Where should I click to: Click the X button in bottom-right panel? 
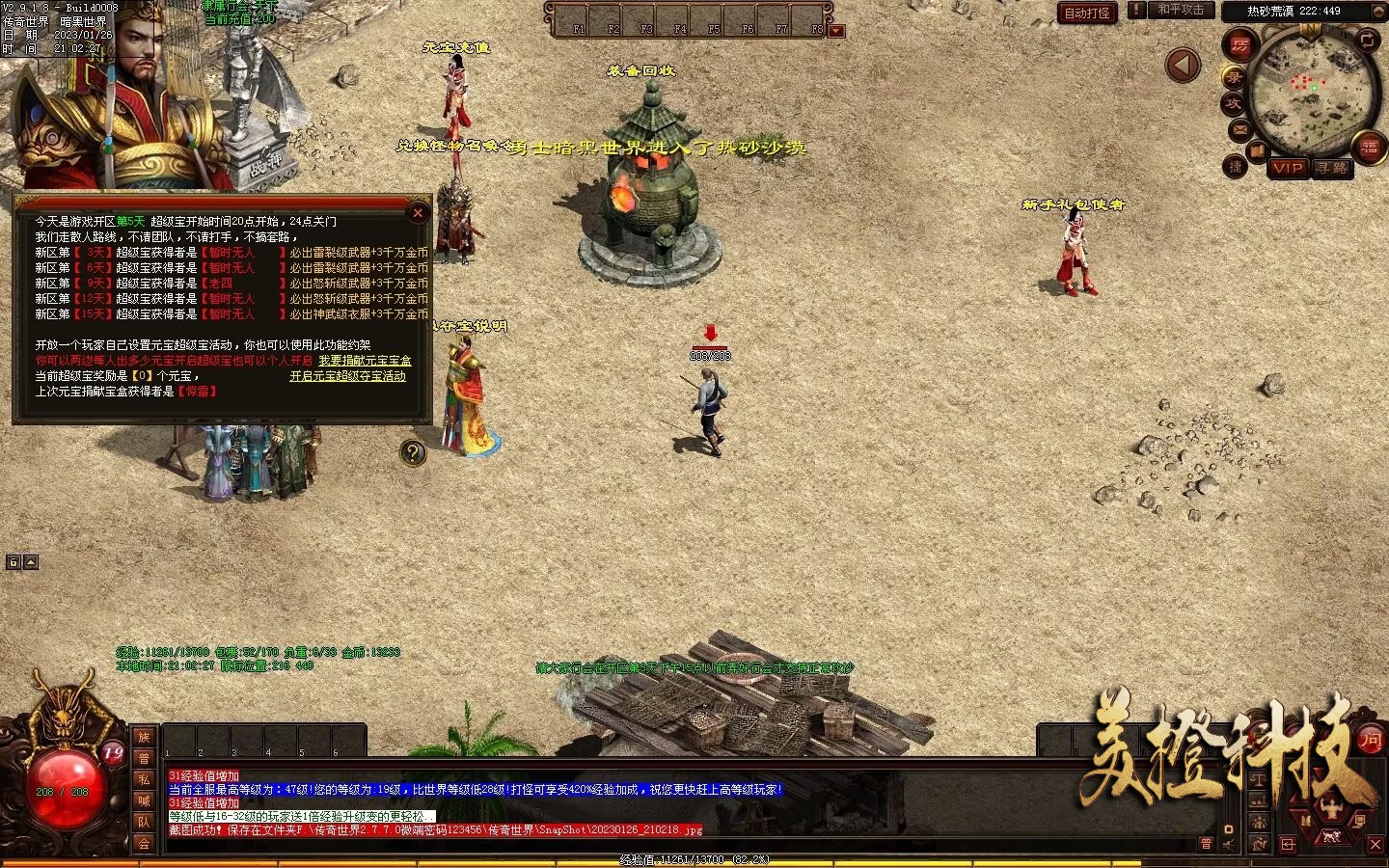[1375, 844]
